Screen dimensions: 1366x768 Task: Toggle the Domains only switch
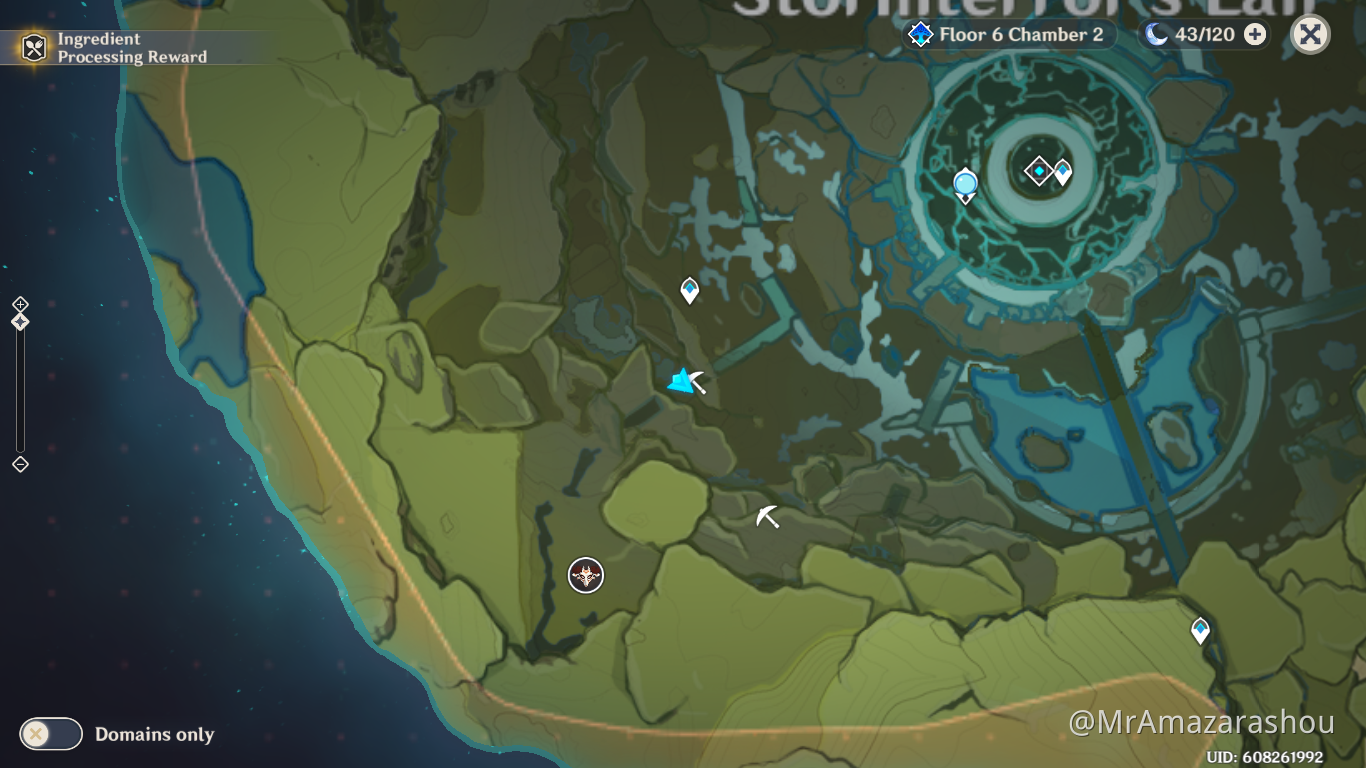click(50, 734)
